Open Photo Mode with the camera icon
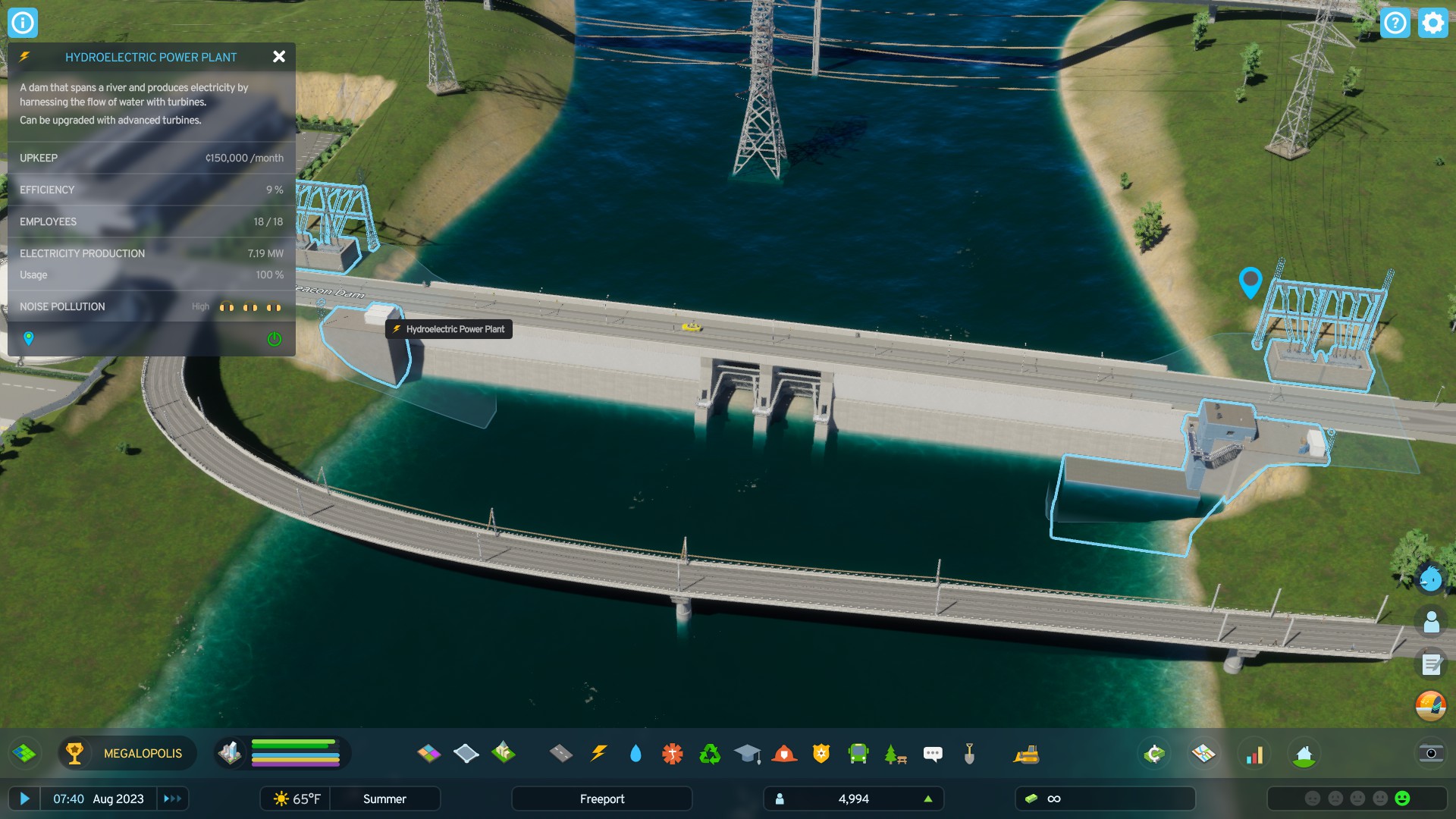The width and height of the screenshot is (1456, 819). (x=1430, y=754)
